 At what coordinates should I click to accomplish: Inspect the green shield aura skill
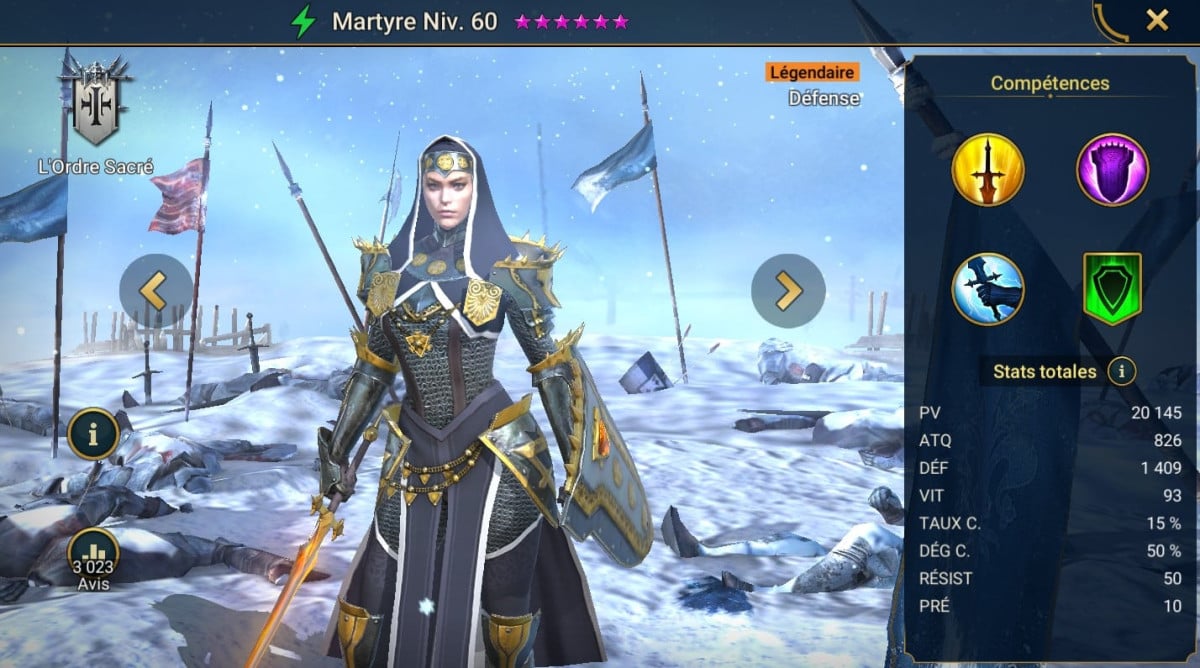[x=1112, y=289]
